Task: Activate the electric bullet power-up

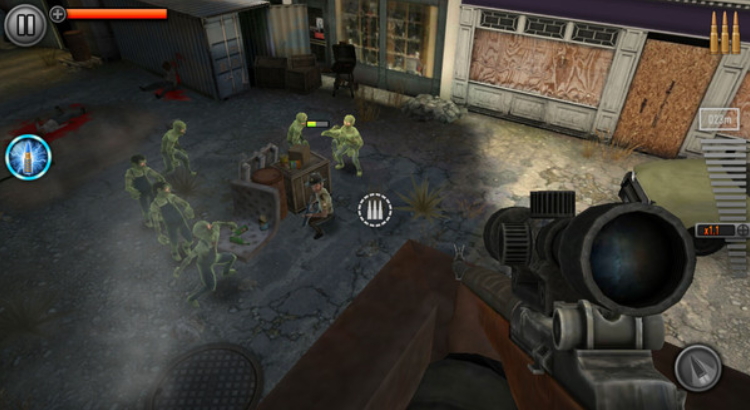Action: 28,157
